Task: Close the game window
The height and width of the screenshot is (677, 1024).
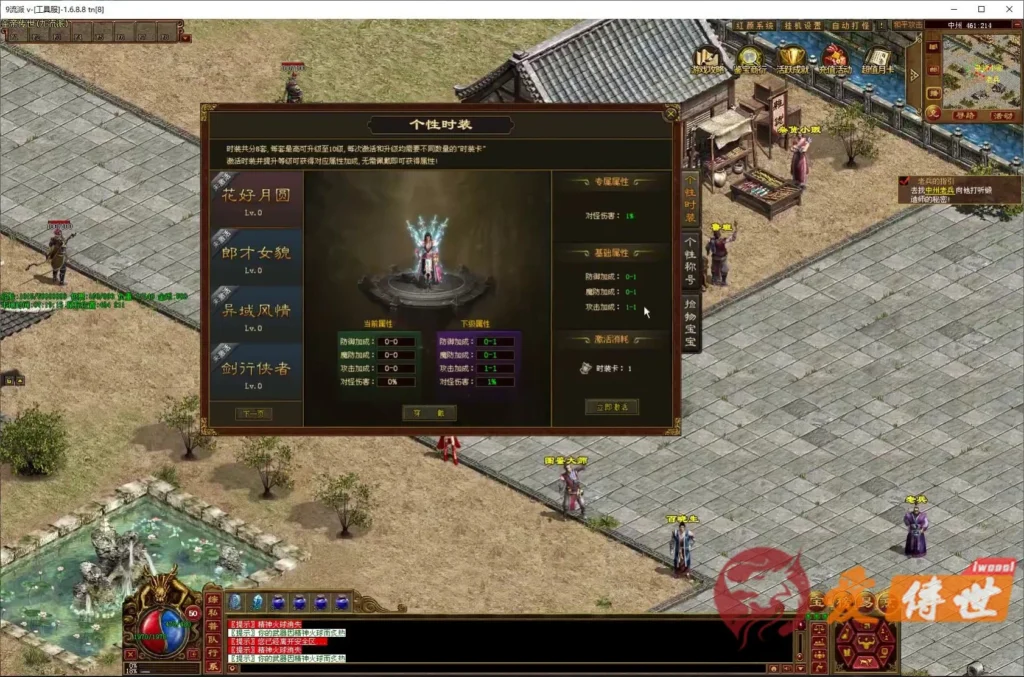Action: tap(1007, 9)
